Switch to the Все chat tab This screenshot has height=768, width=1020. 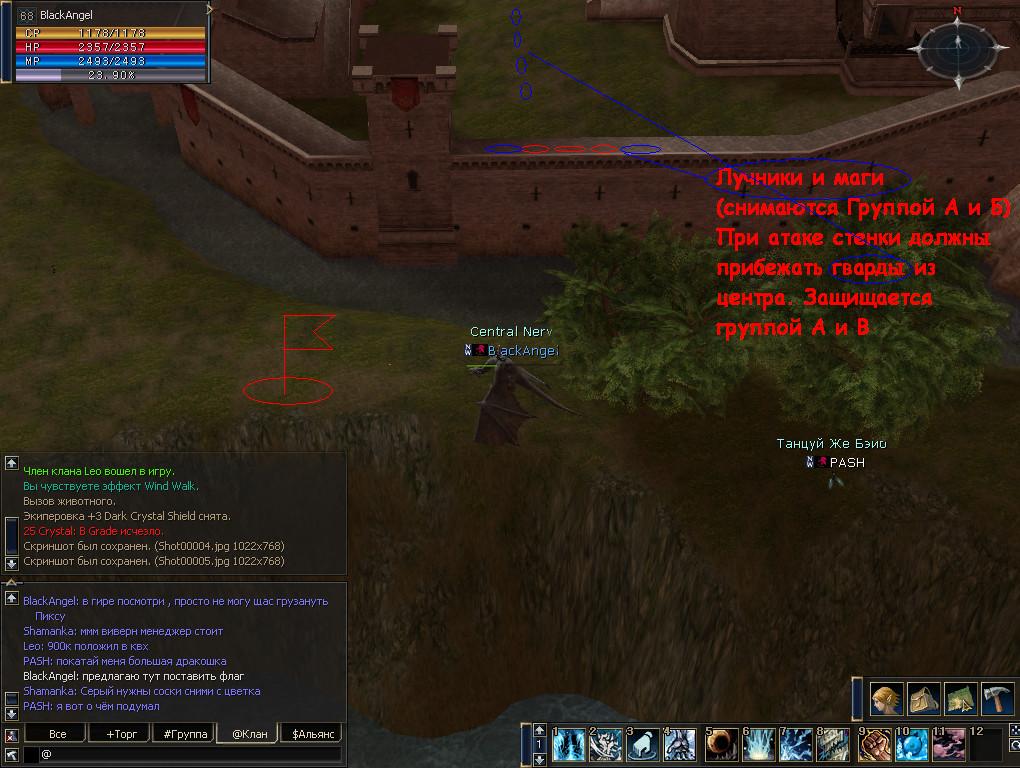(x=58, y=734)
